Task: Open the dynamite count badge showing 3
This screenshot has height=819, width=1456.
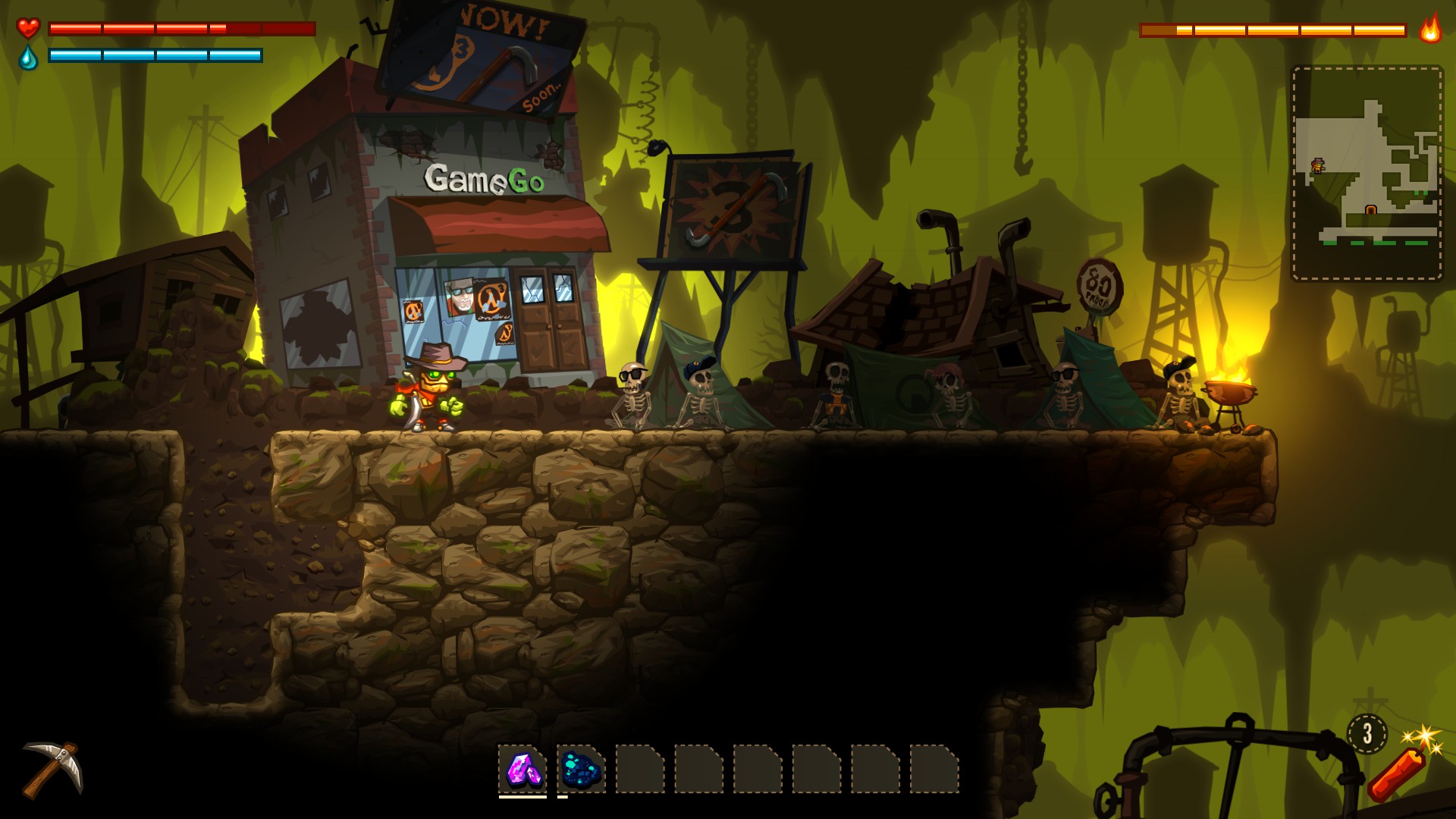Action: point(1367,734)
